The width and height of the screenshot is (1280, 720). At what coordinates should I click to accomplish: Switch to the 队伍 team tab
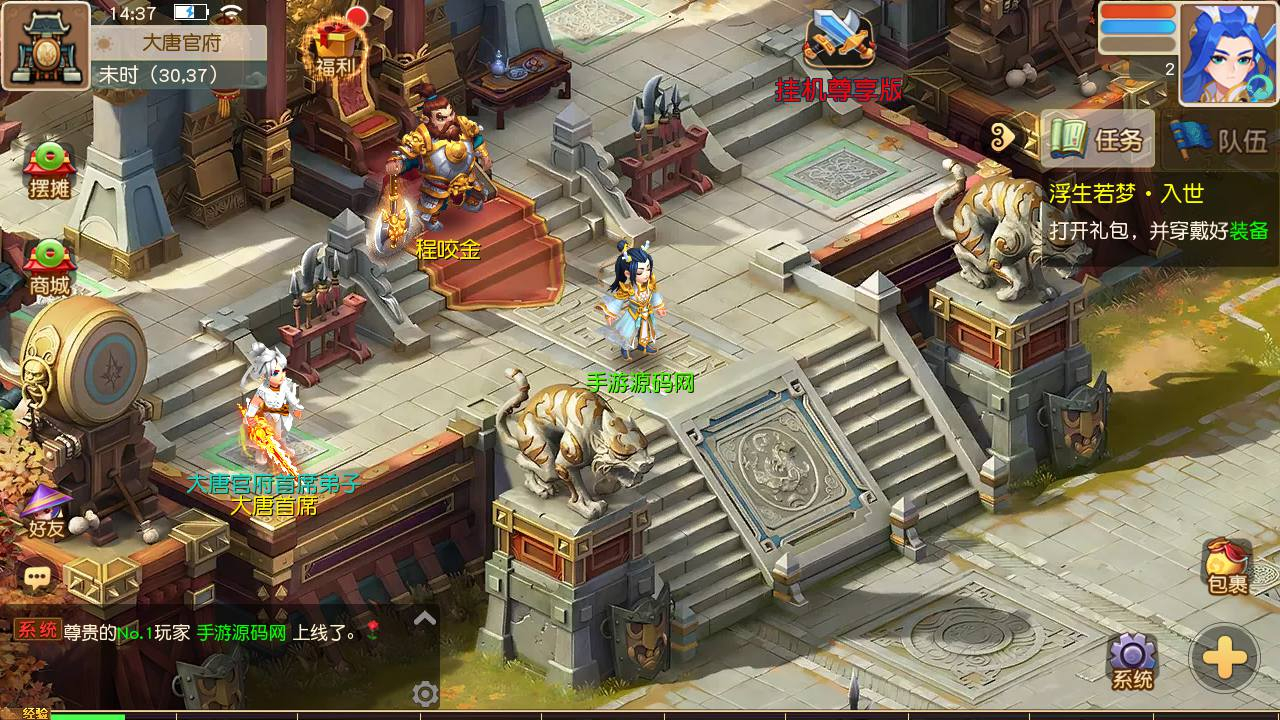click(x=1220, y=139)
